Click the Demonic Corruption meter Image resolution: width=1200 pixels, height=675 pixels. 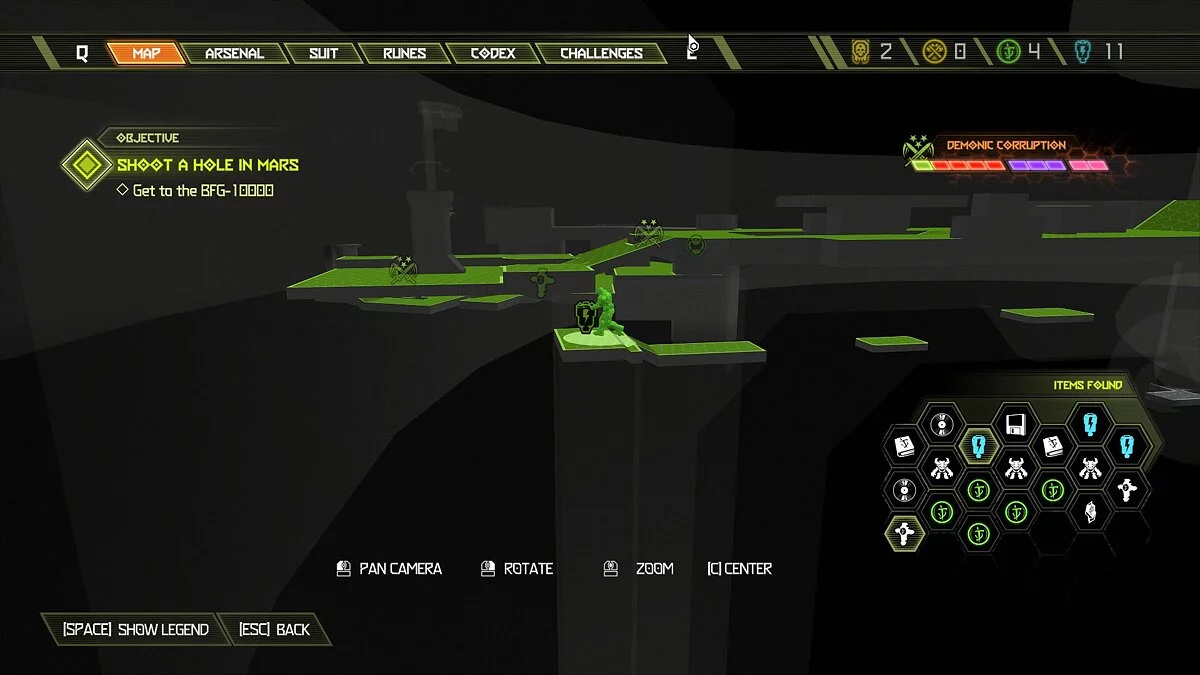pos(1010,165)
